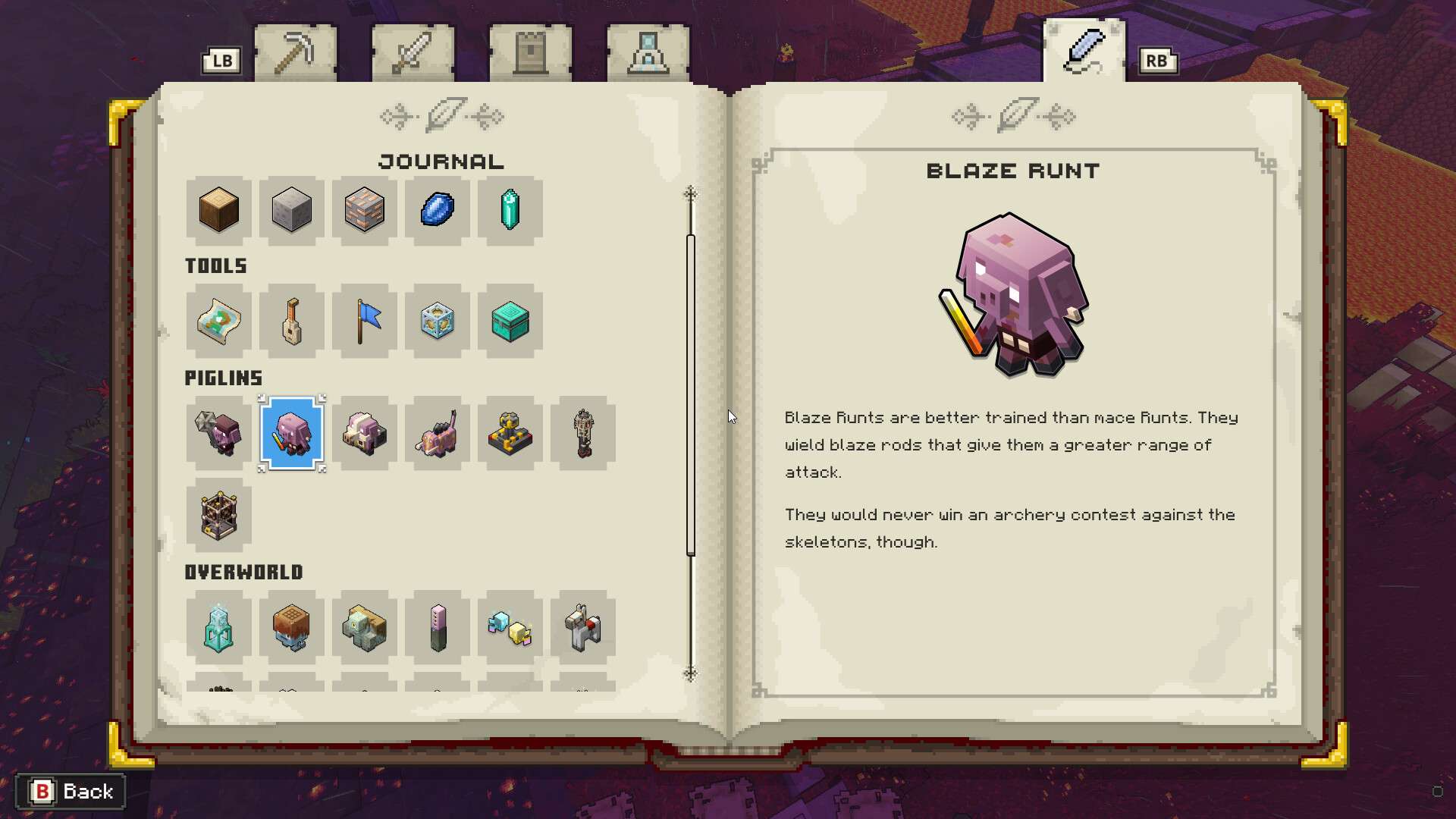The image size is (1456, 819).
Task: View the lute tool entry
Action: (291, 322)
